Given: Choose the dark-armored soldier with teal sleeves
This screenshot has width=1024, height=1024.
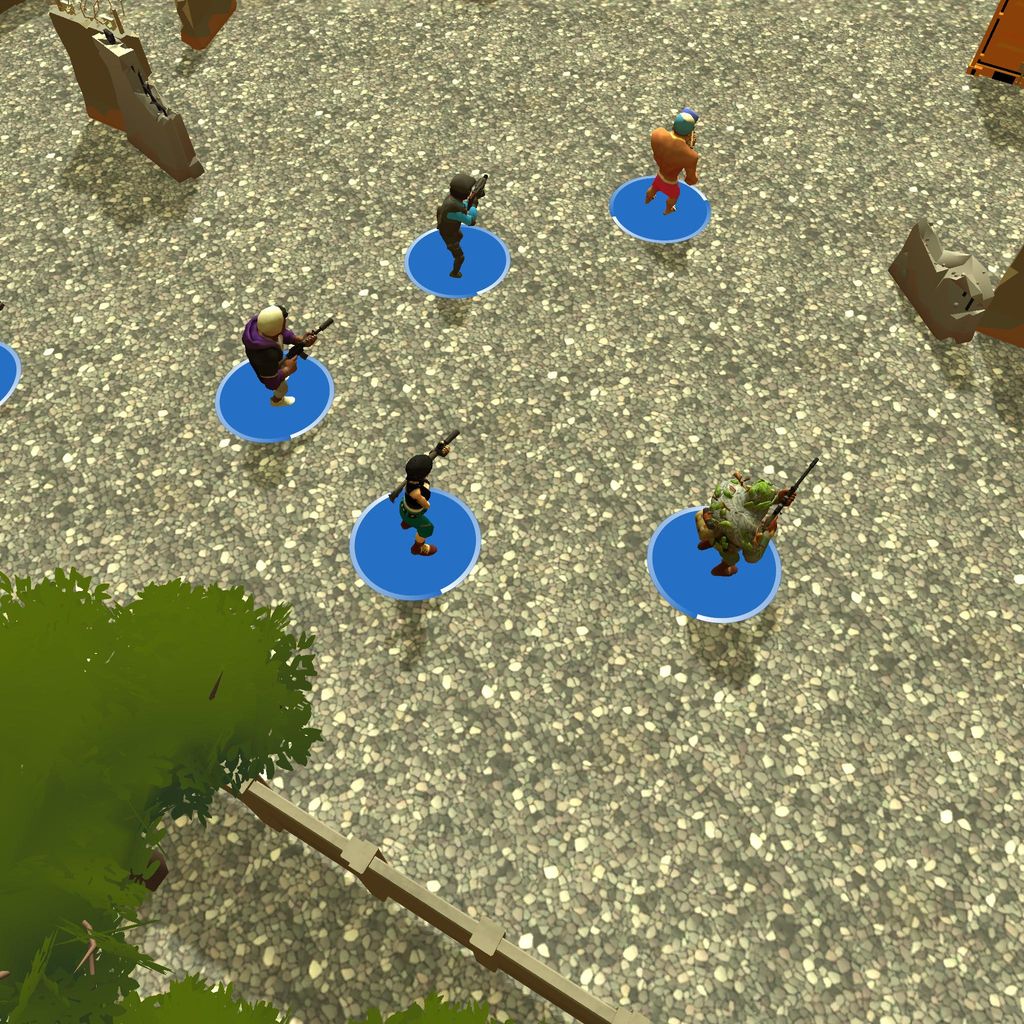Looking at the screenshot, I should pyautogui.click(x=458, y=224).
